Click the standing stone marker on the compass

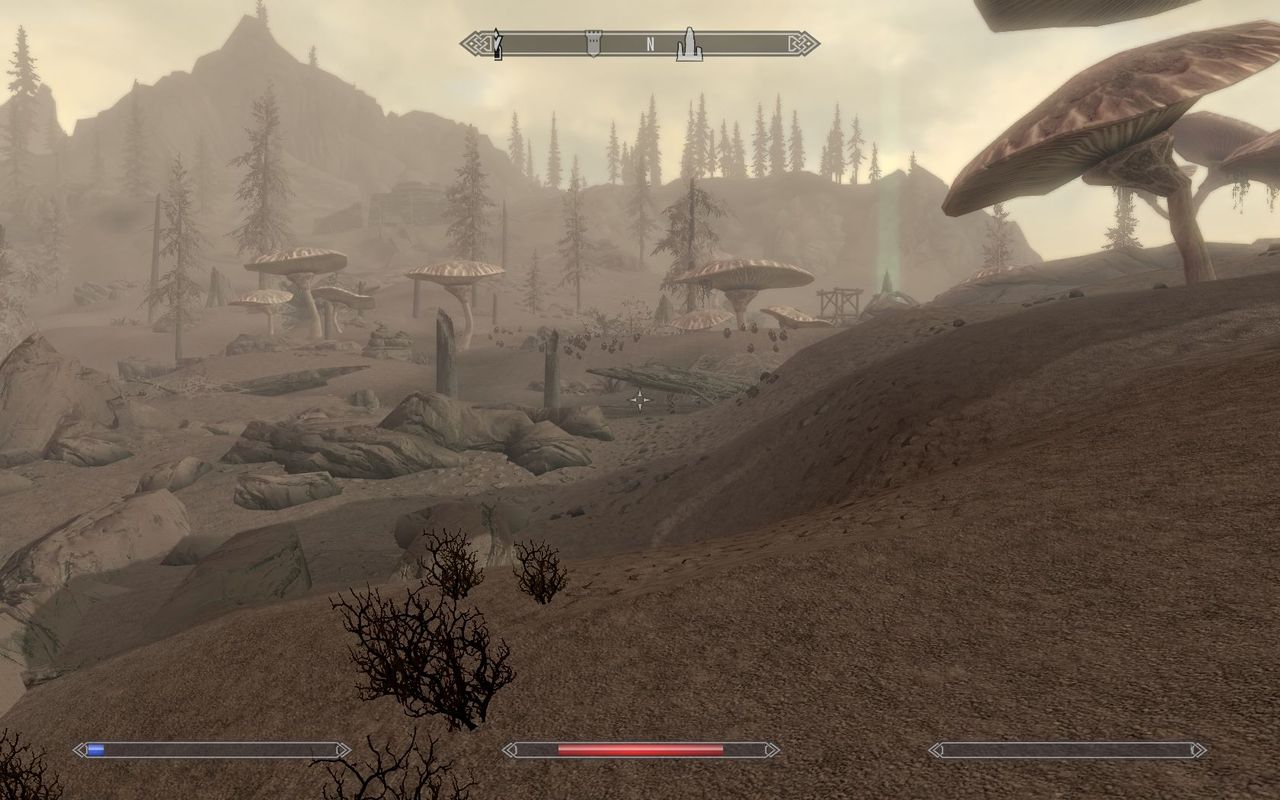(688, 44)
